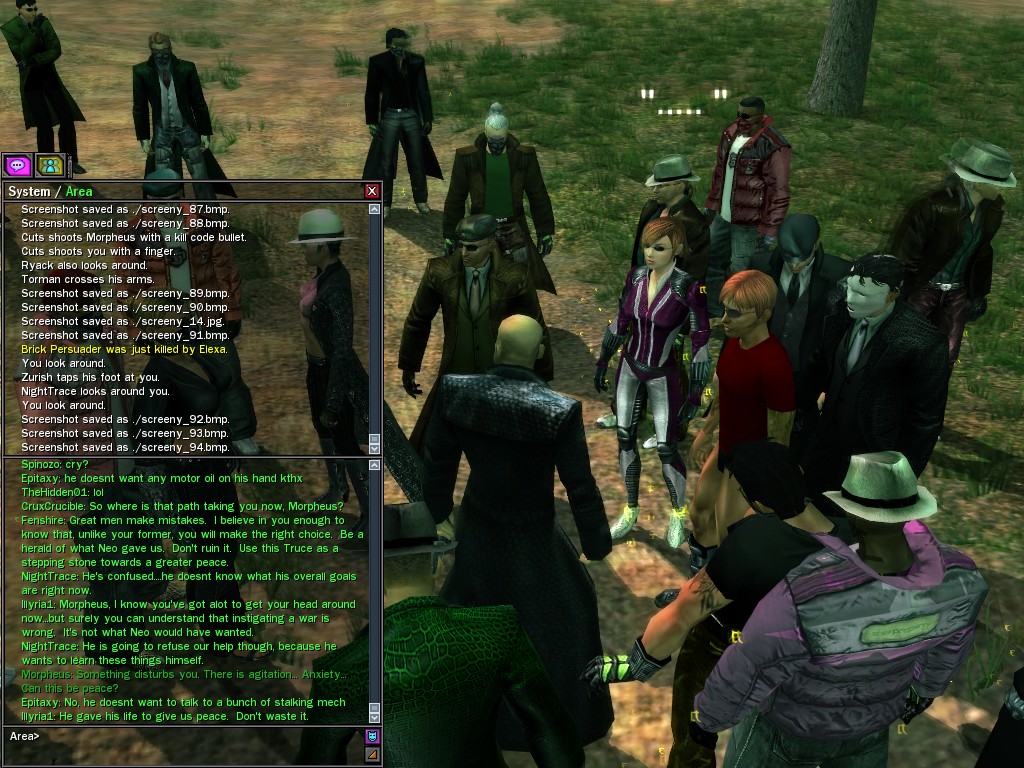
Task: Close the System / Area chat window
Action: click(372, 191)
